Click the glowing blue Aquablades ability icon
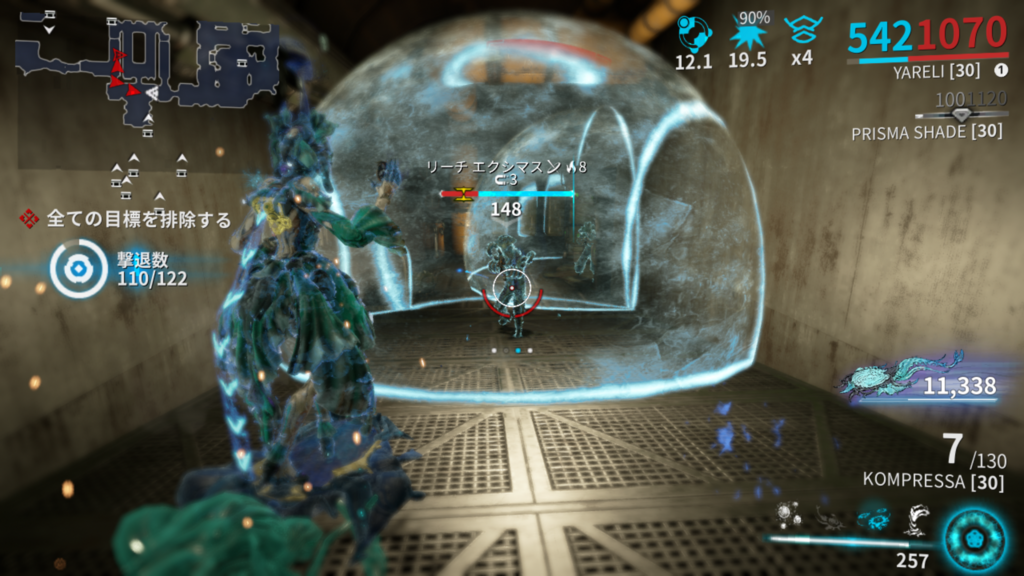The width and height of the screenshot is (1024, 576). (x=871, y=519)
